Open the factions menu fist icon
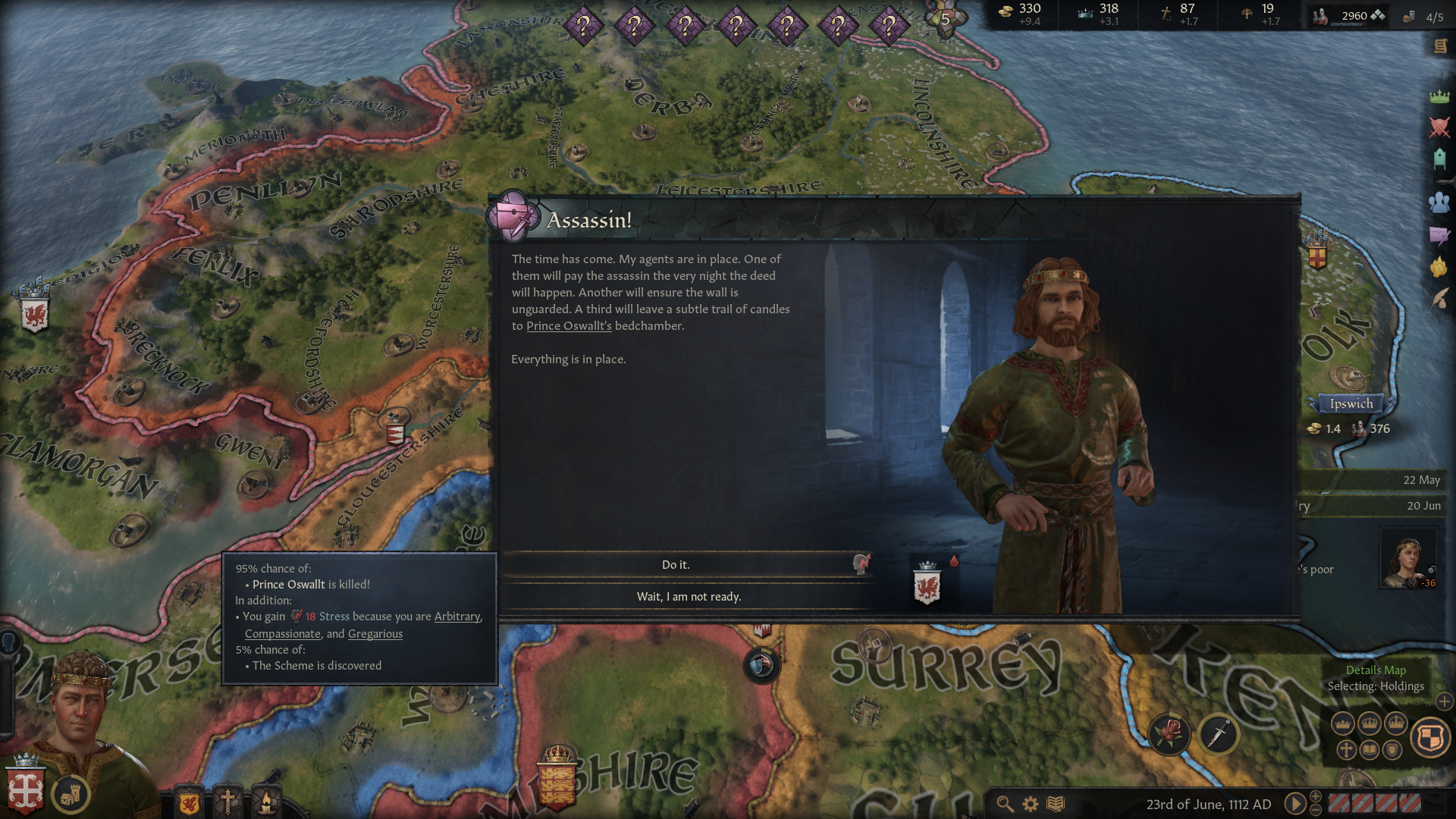Image resolution: width=1456 pixels, height=819 pixels. point(1439,267)
